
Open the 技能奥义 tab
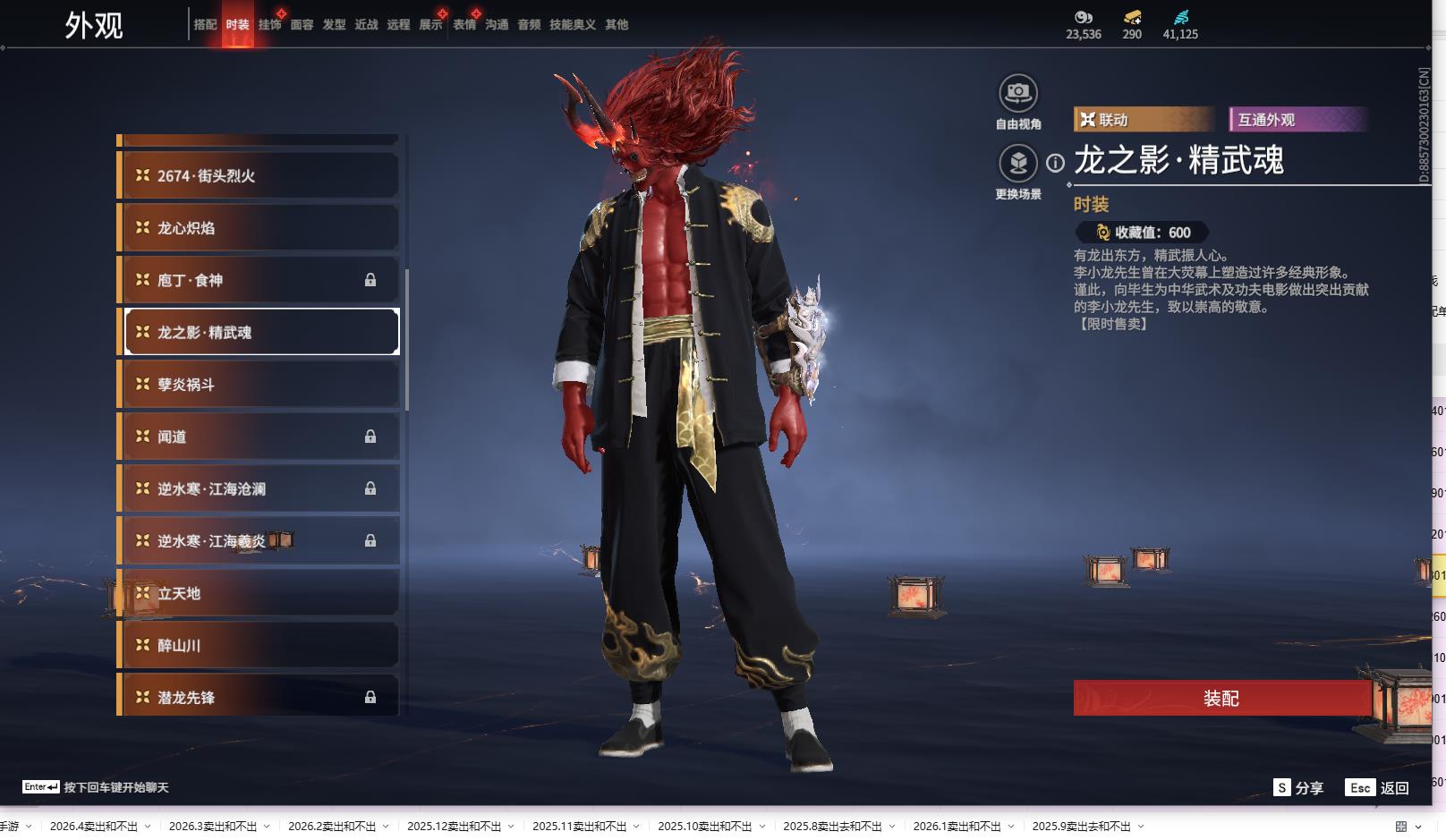572,24
